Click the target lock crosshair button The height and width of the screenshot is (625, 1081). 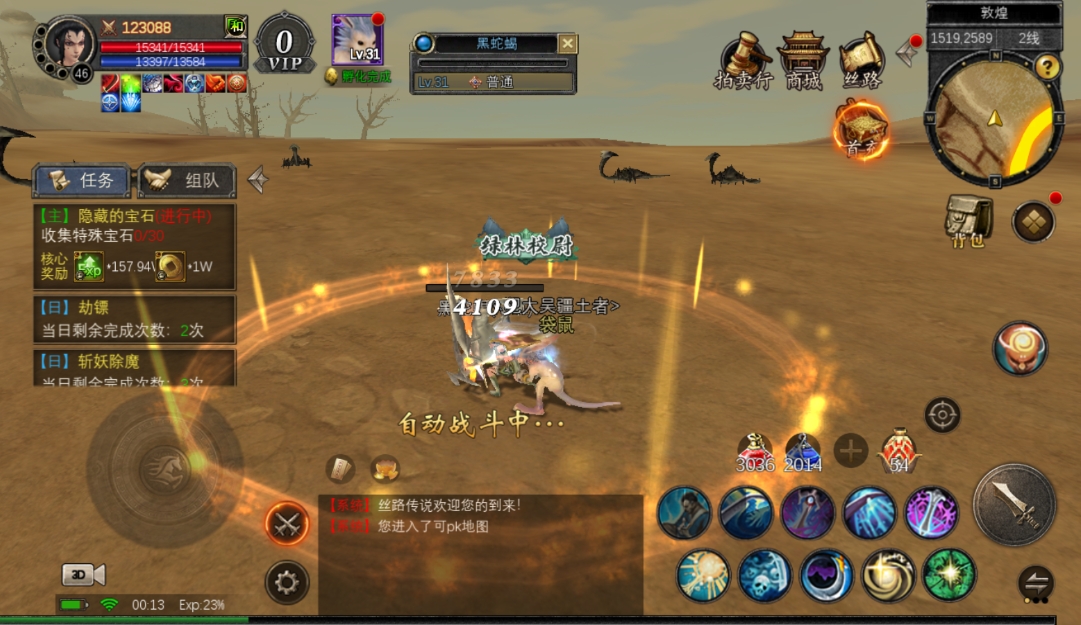942,414
